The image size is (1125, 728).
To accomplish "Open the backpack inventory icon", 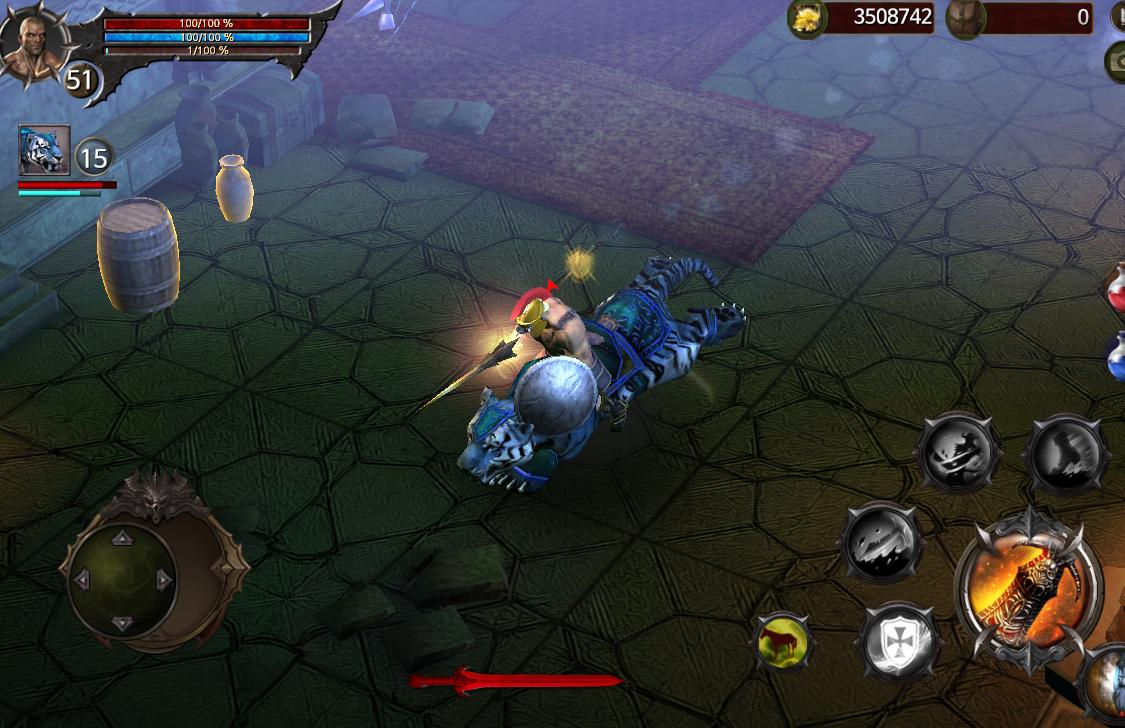I will tap(965, 18).
